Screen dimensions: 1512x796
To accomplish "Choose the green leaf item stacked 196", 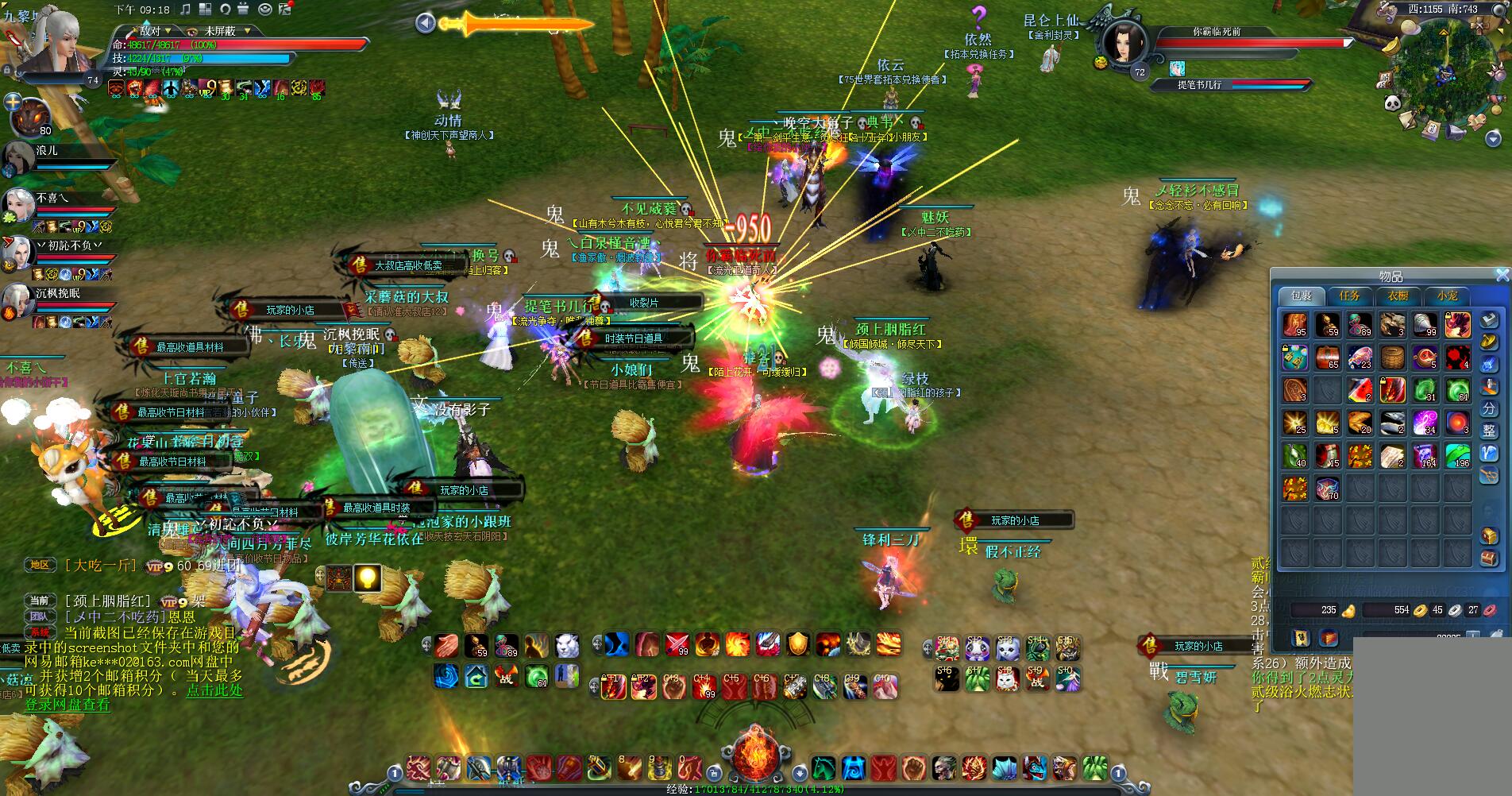I will pyautogui.click(x=1457, y=455).
